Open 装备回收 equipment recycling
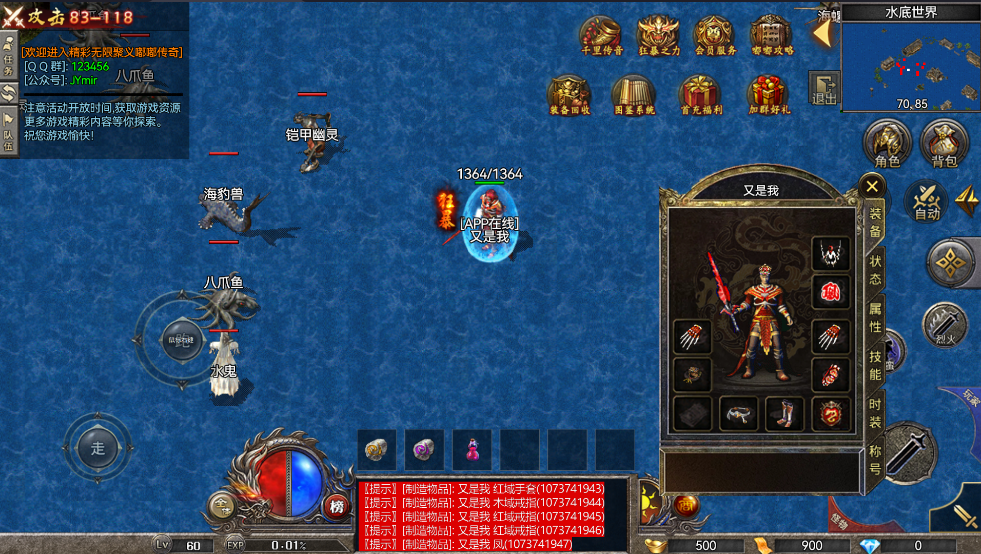Viewport: 981px width, 554px height. coord(570,94)
